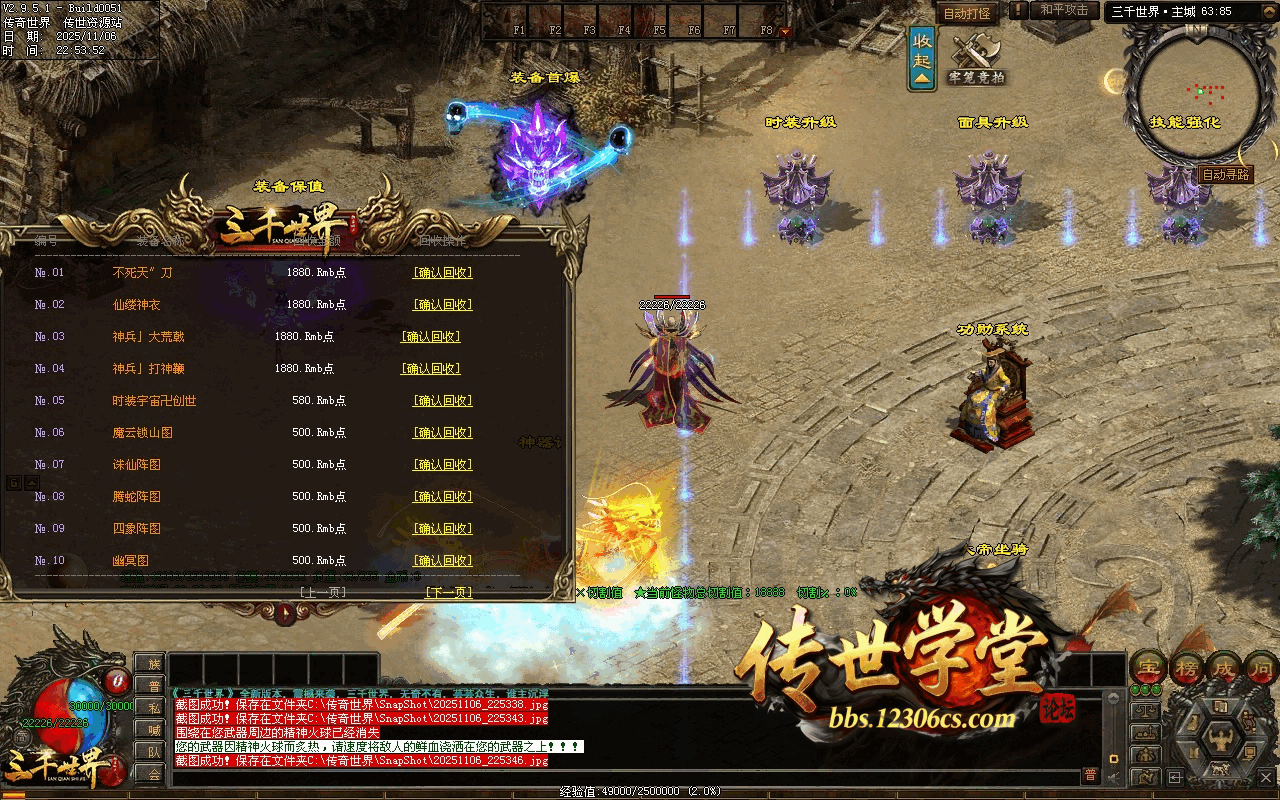Screen dimensions: 1280x800
Task: Collapse the panel with 收起 button
Action: [922, 58]
